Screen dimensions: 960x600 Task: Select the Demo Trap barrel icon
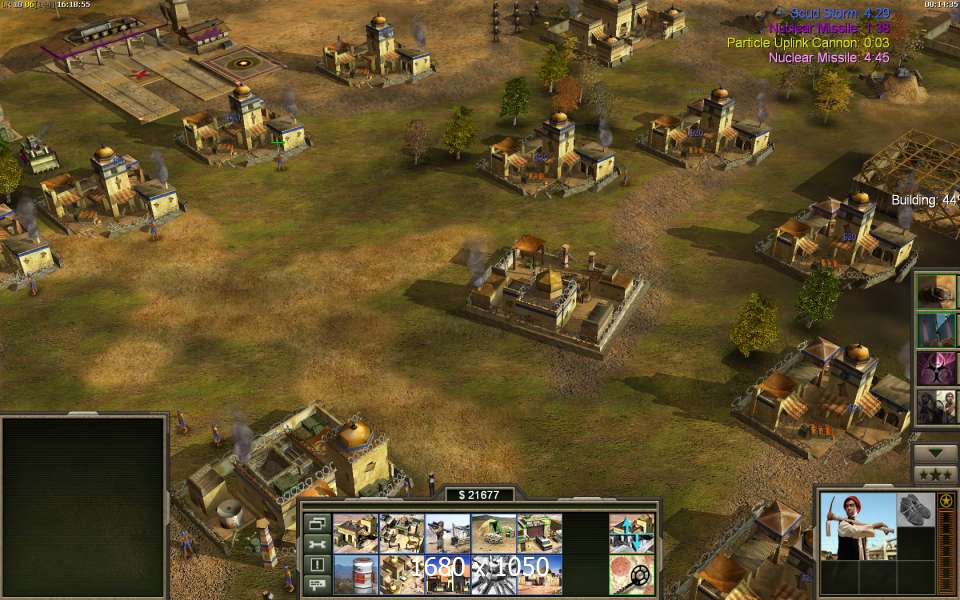pos(355,574)
